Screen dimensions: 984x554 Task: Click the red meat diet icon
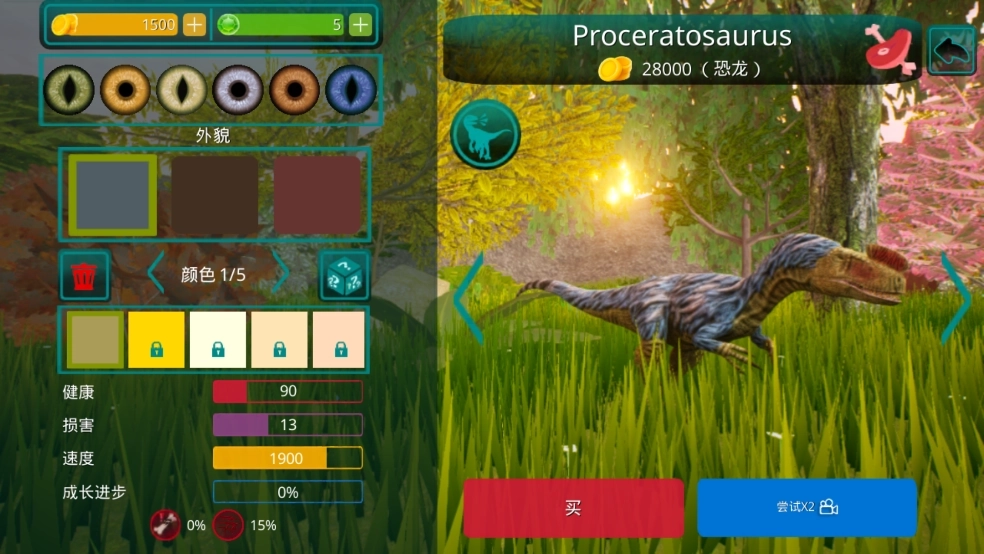[891, 50]
